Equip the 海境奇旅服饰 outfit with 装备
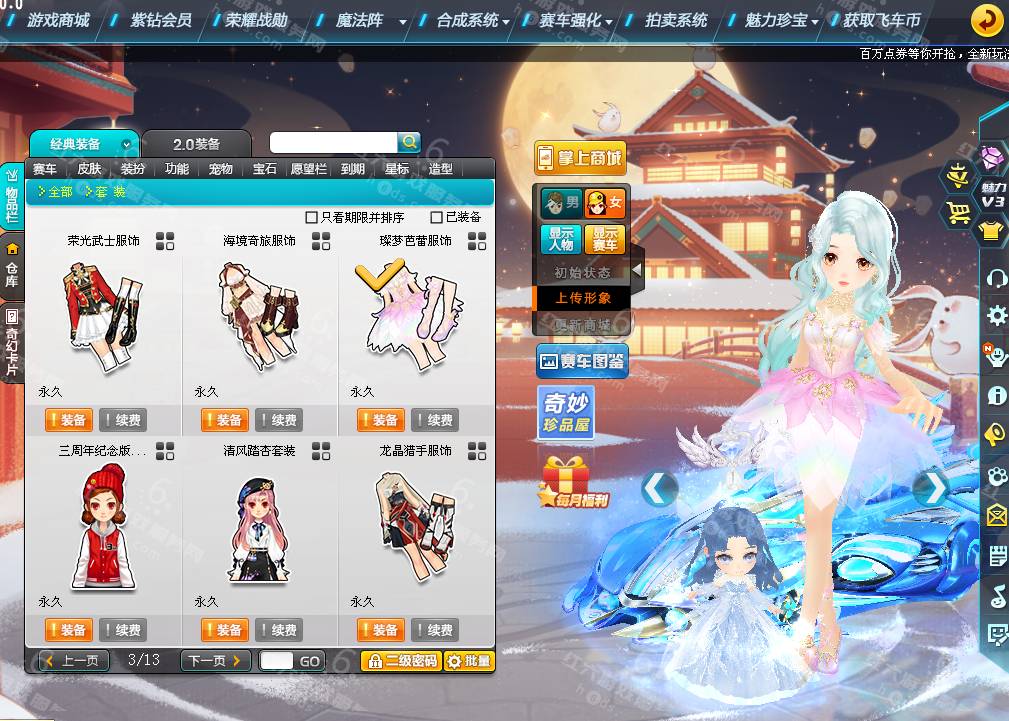 point(225,420)
